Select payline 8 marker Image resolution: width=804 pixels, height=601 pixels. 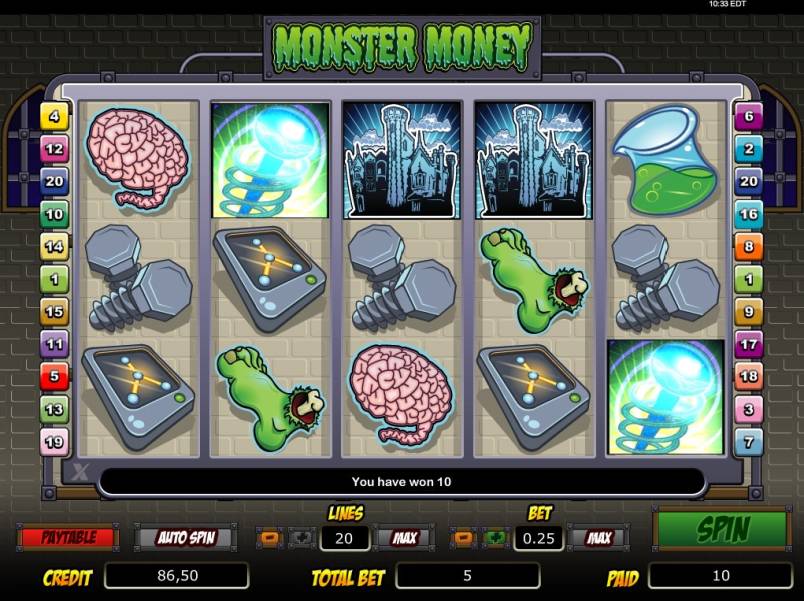tap(748, 246)
